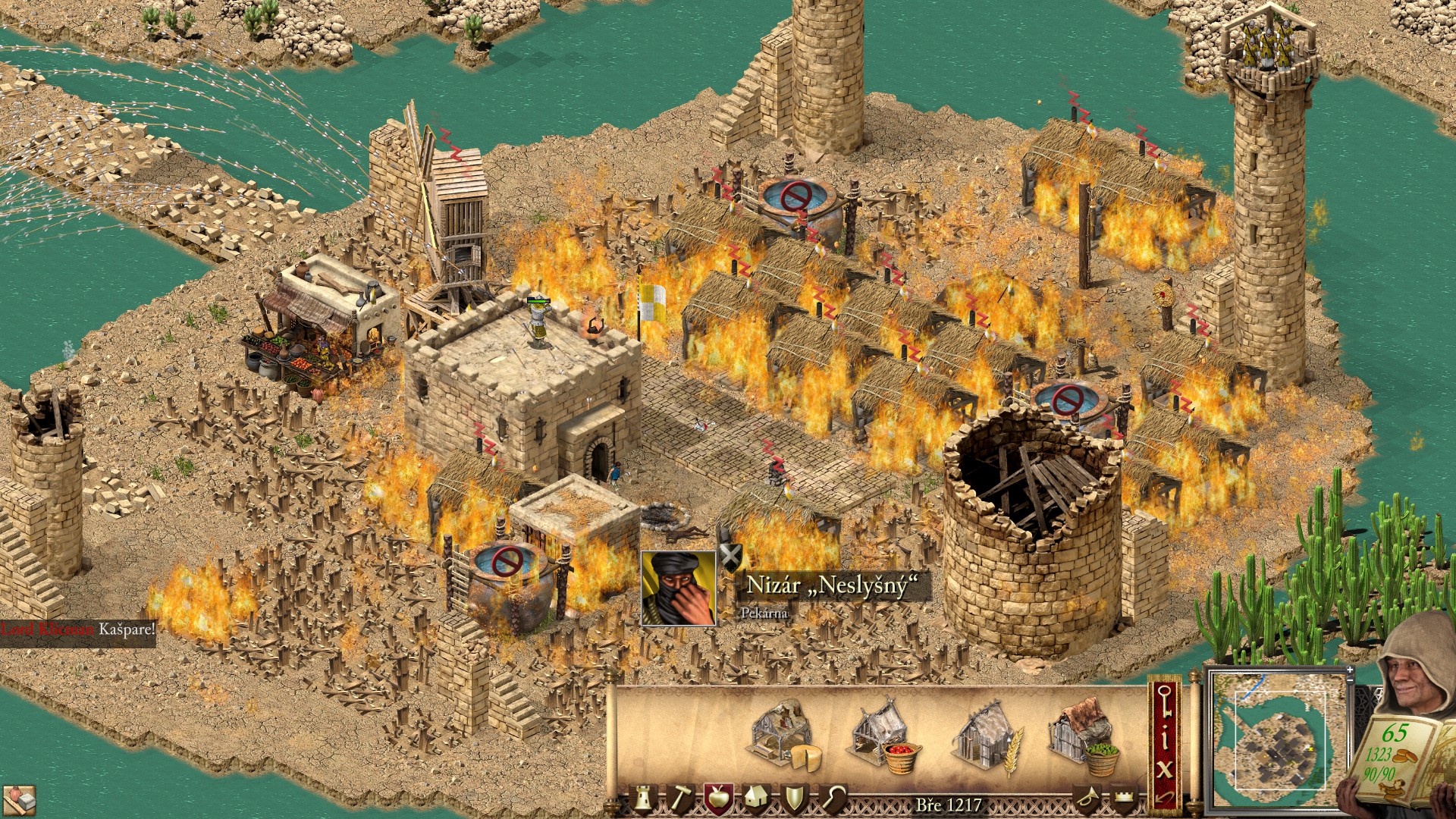The height and width of the screenshot is (819, 1456).
Task: Click Nizar's portrait
Action: click(678, 588)
